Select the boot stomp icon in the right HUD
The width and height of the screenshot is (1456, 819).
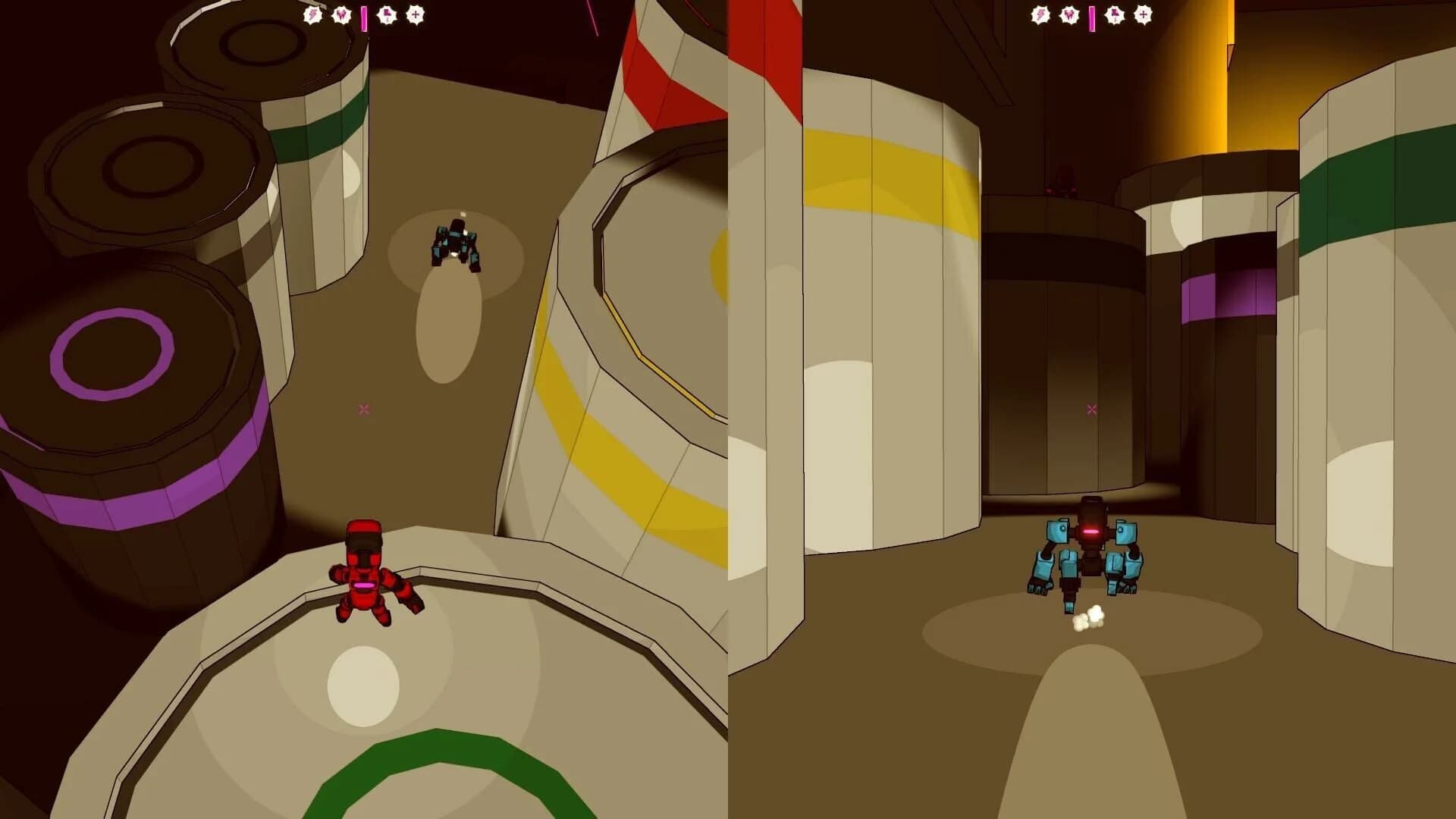click(x=1112, y=14)
